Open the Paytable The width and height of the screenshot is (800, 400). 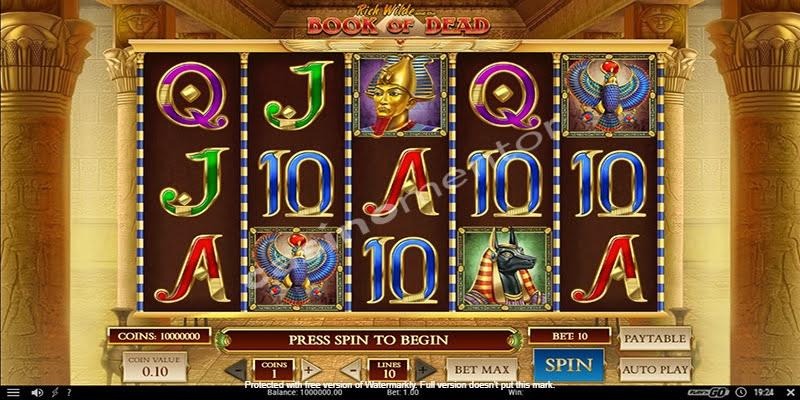[x=655, y=340]
